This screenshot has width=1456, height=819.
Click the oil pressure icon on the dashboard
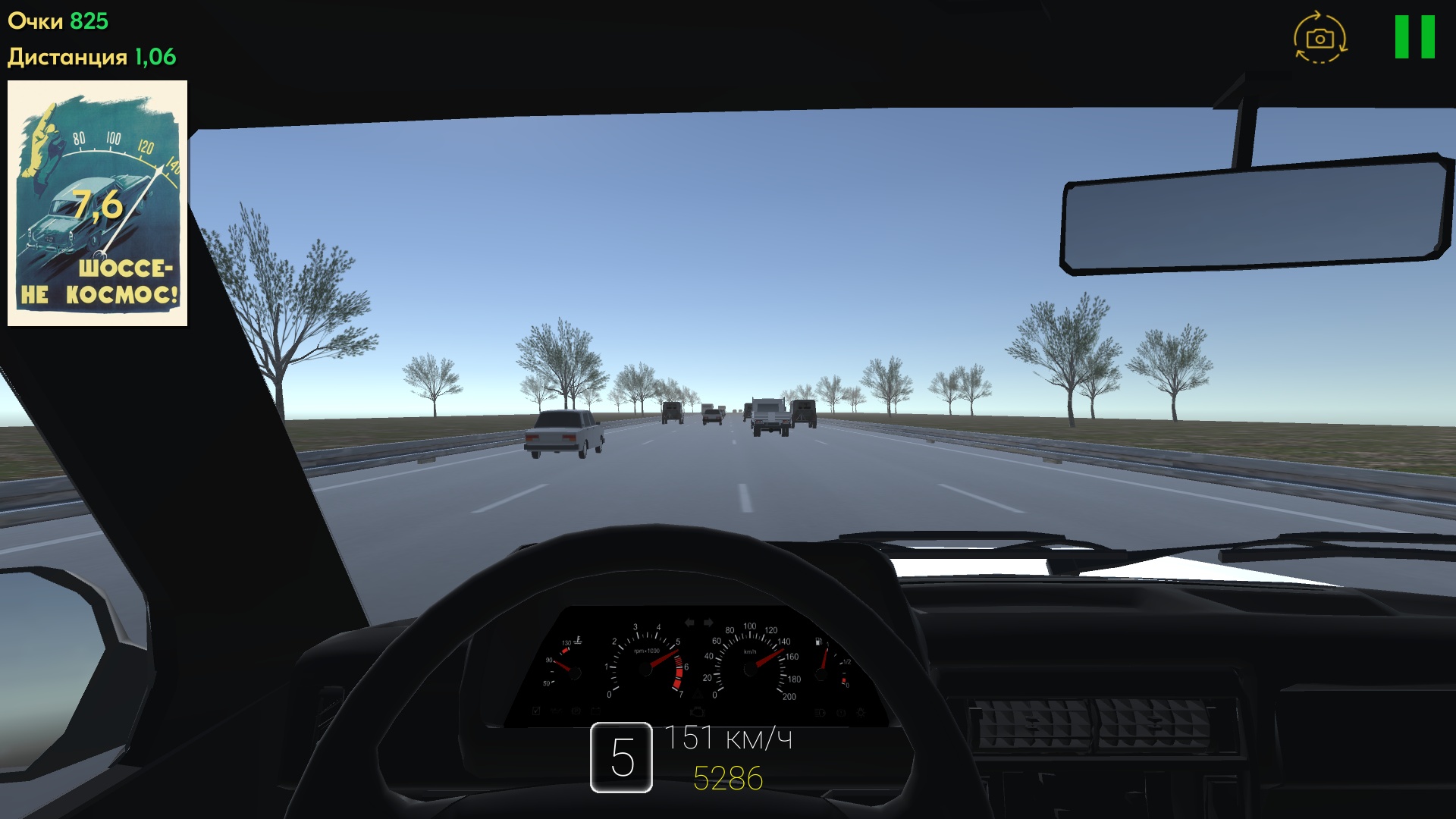(x=557, y=711)
